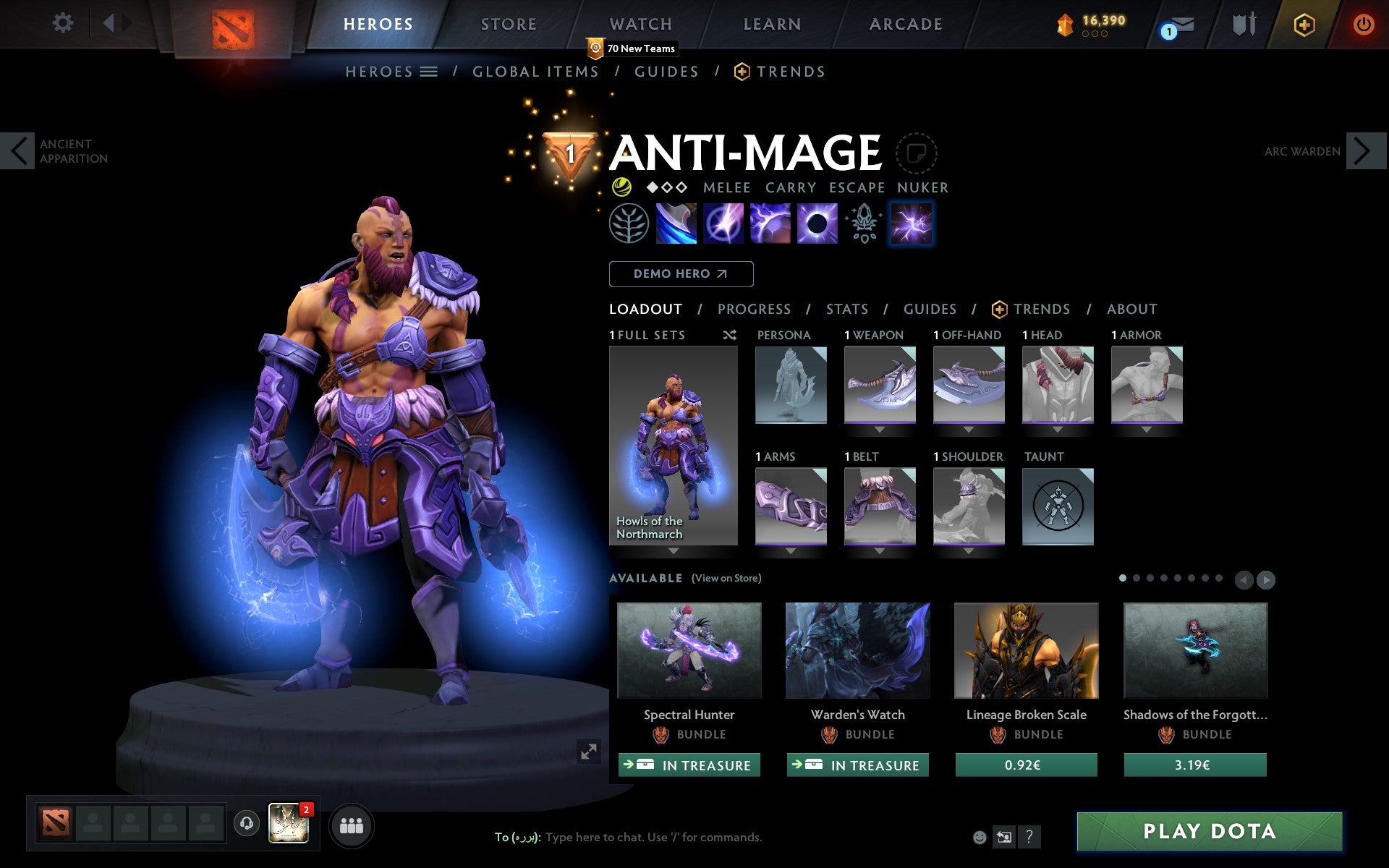
Task: Open the View on Store link
Action: pos(726,578)
